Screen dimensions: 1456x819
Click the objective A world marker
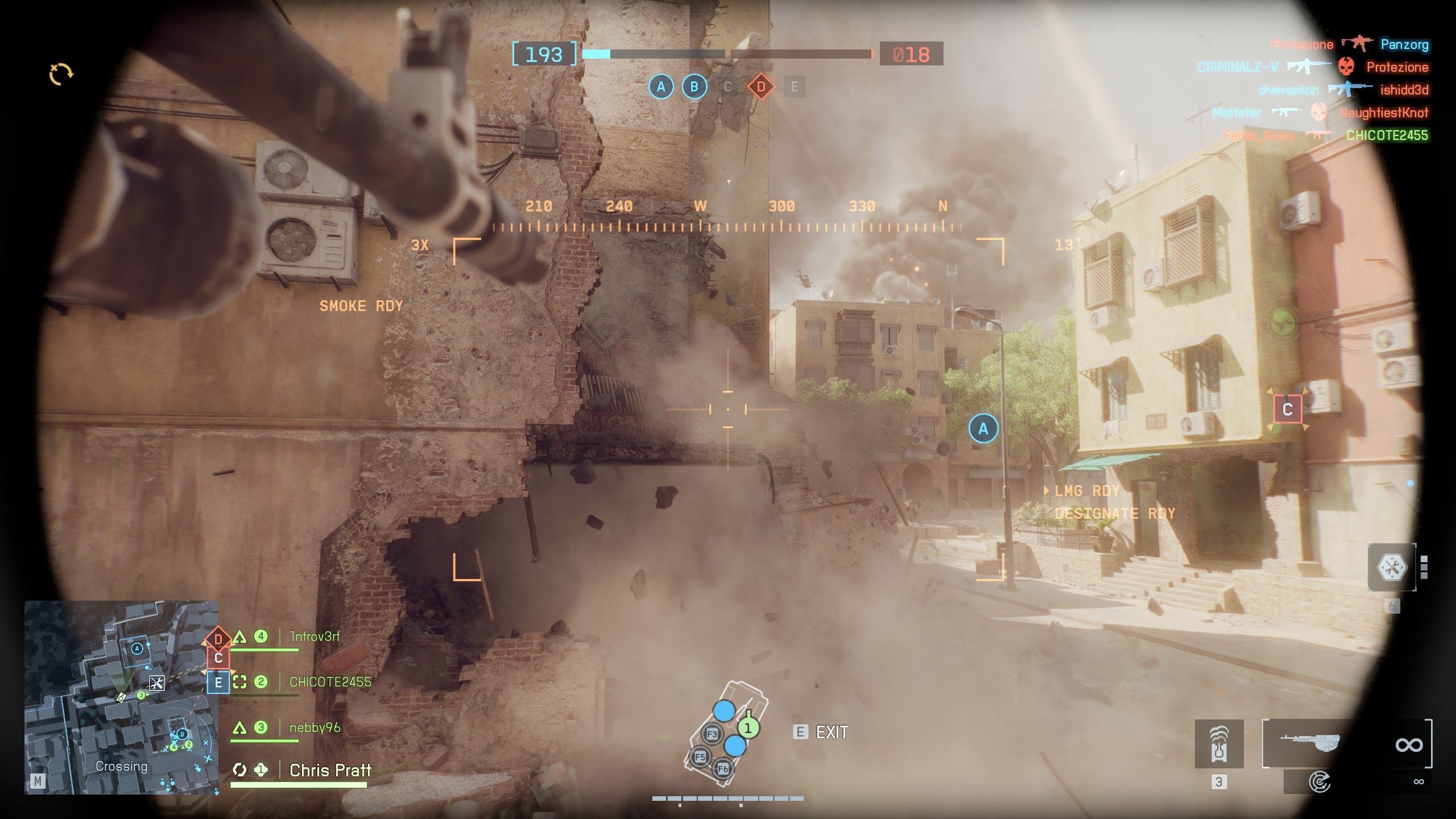(x=983, y=429)
